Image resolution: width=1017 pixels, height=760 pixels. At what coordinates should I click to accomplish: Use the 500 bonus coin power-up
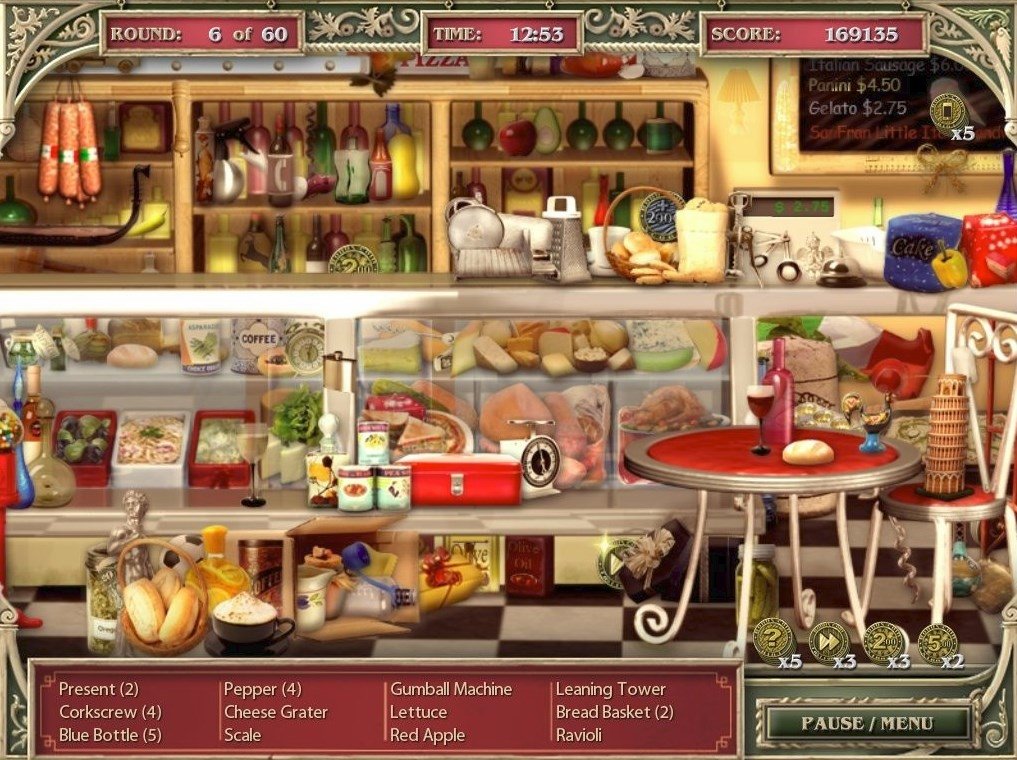tap(937, 643)
